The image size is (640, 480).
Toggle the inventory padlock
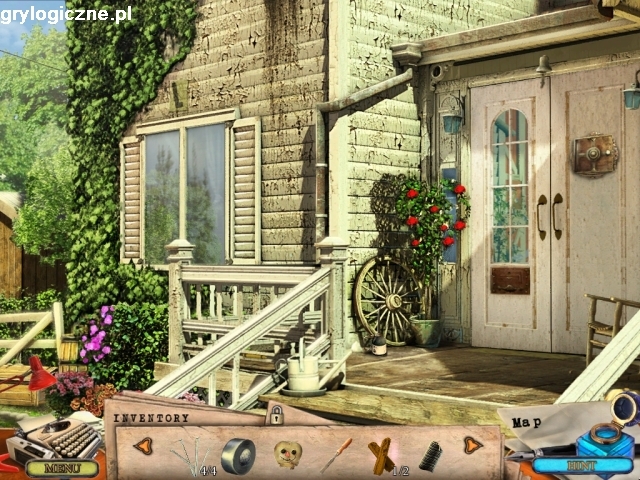pos(275,414)
